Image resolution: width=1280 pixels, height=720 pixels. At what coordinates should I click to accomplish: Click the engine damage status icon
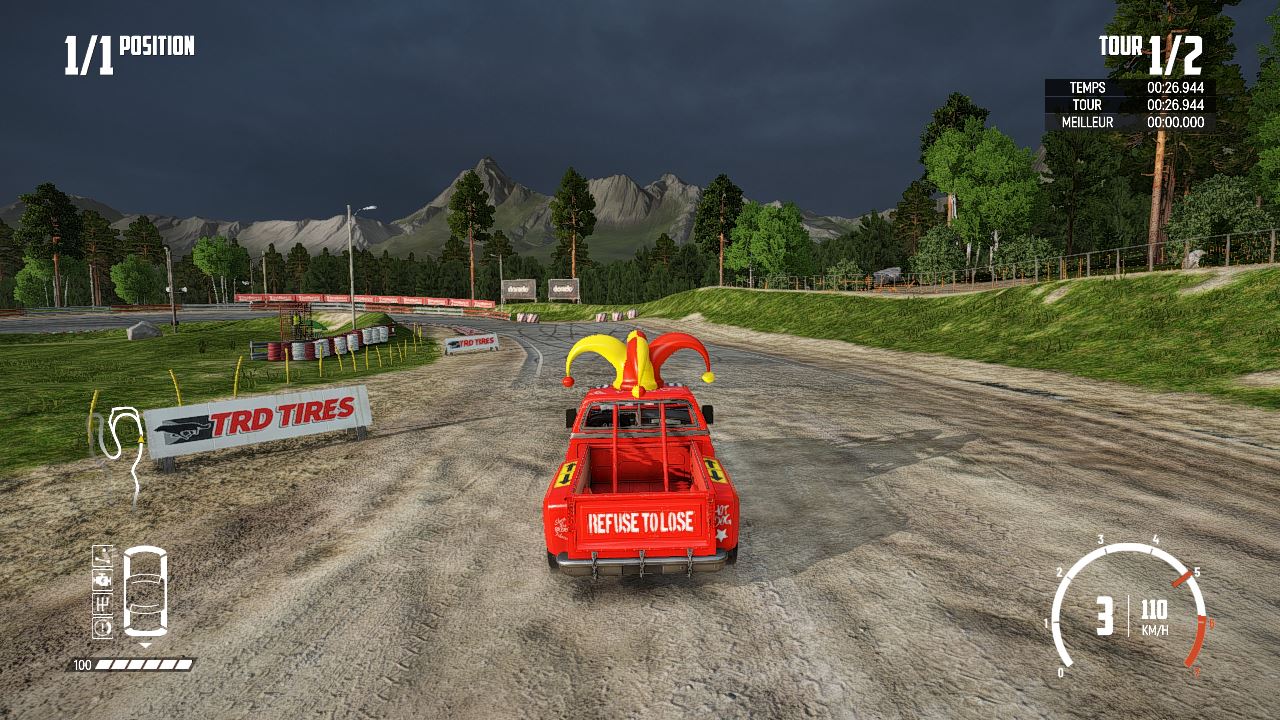102,580
